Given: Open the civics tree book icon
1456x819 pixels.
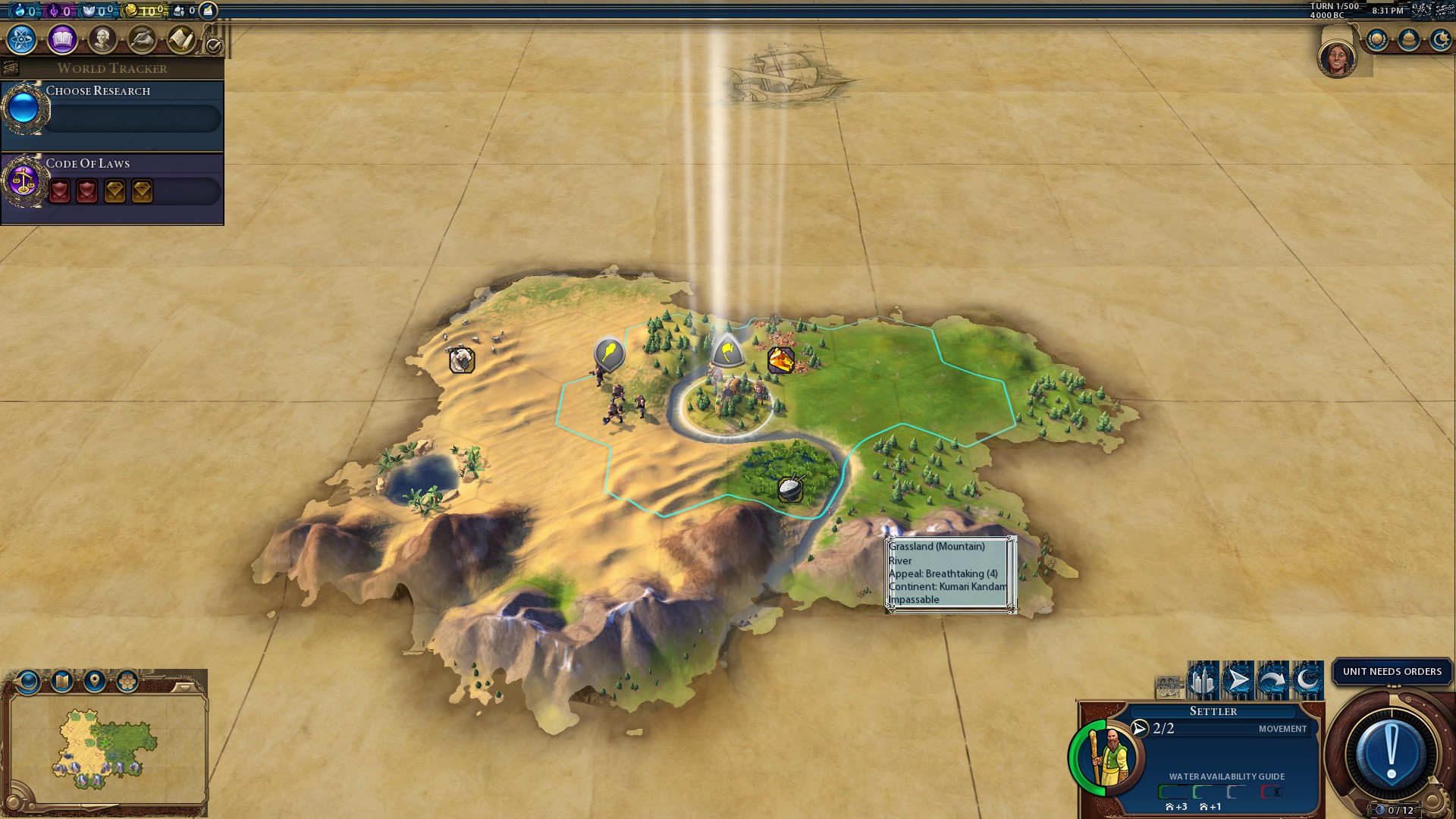Looking at the screenshot, I should (62, 39).
